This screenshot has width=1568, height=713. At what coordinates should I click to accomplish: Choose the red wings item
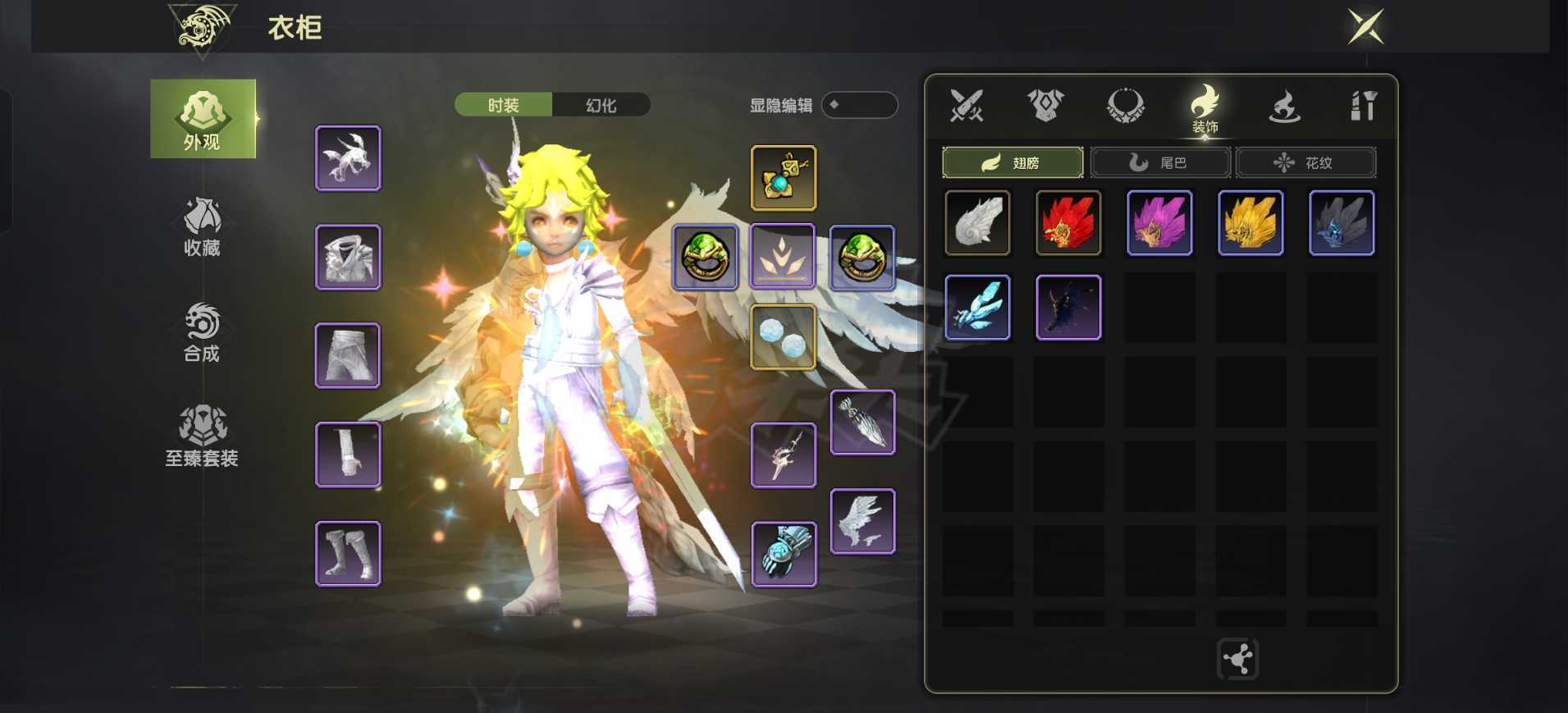pos(1068,223)
